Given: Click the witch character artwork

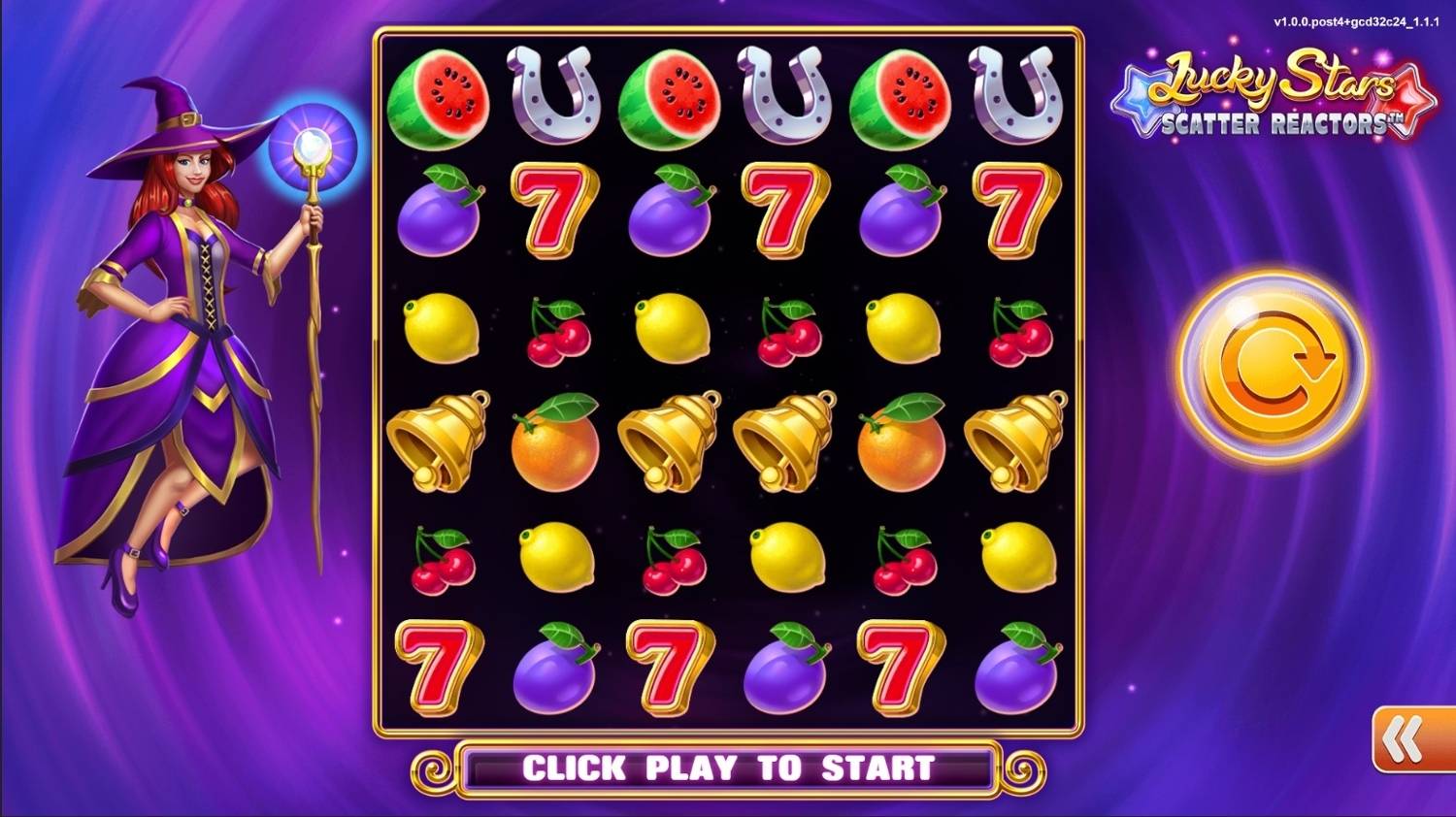Looking at the screenshot, I should click(x=184, y=340).
